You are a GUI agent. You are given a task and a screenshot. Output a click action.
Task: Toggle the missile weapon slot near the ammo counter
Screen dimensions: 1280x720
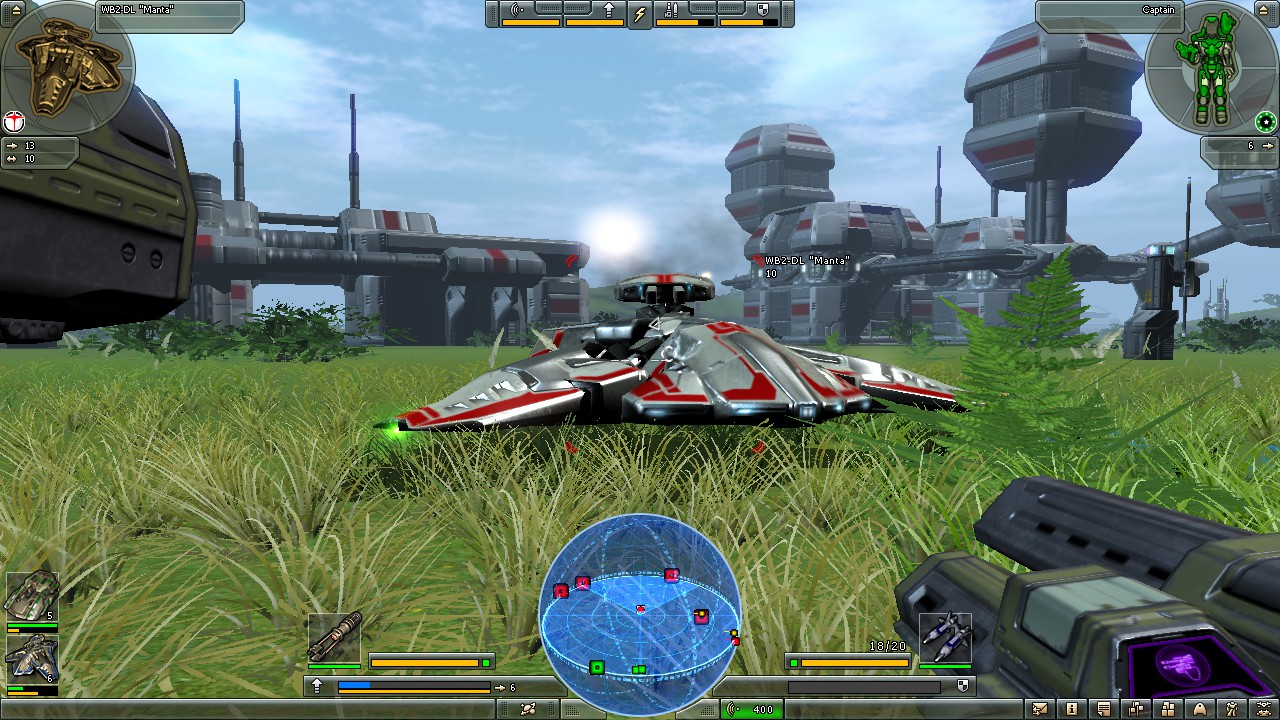pos(945,638)
